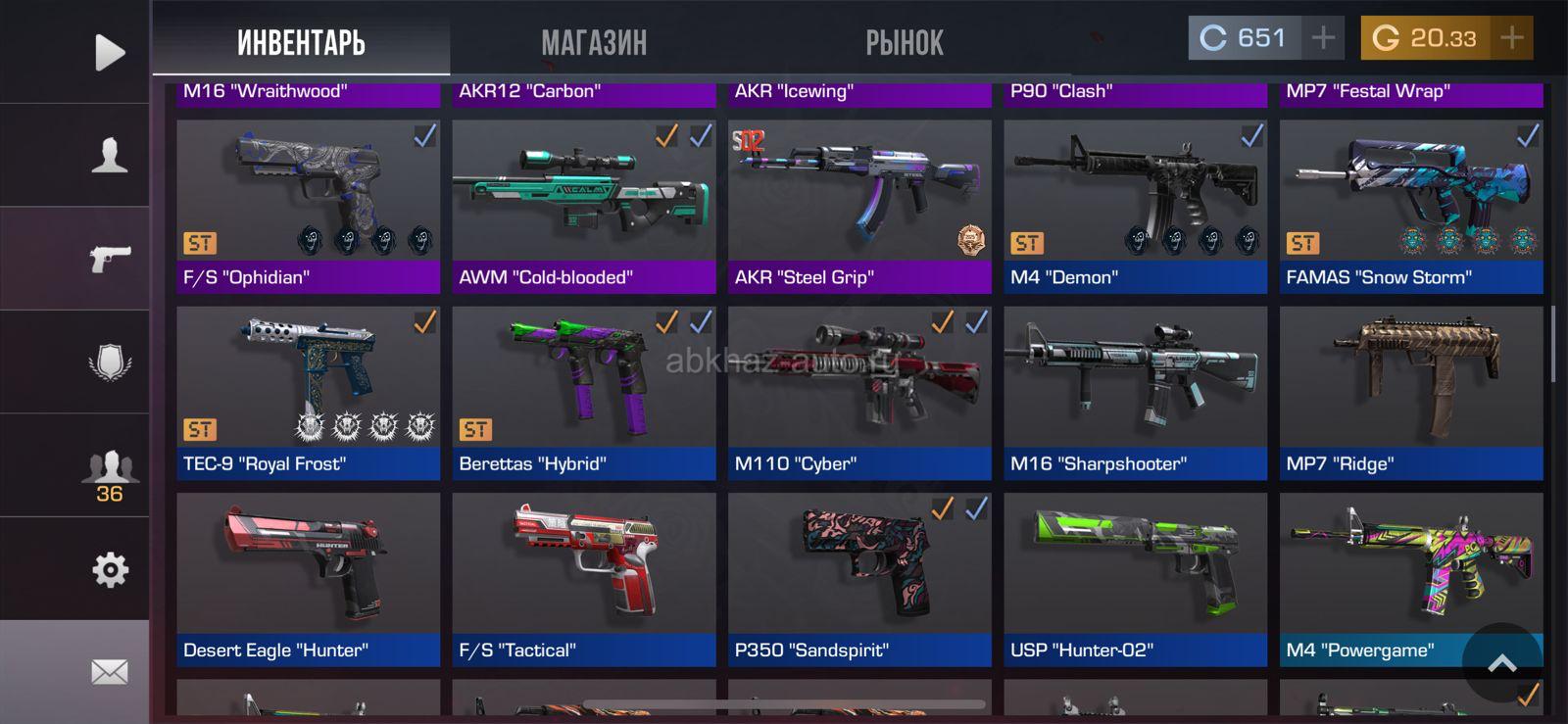Add more silver coins with plus button

click(1323, 38)
